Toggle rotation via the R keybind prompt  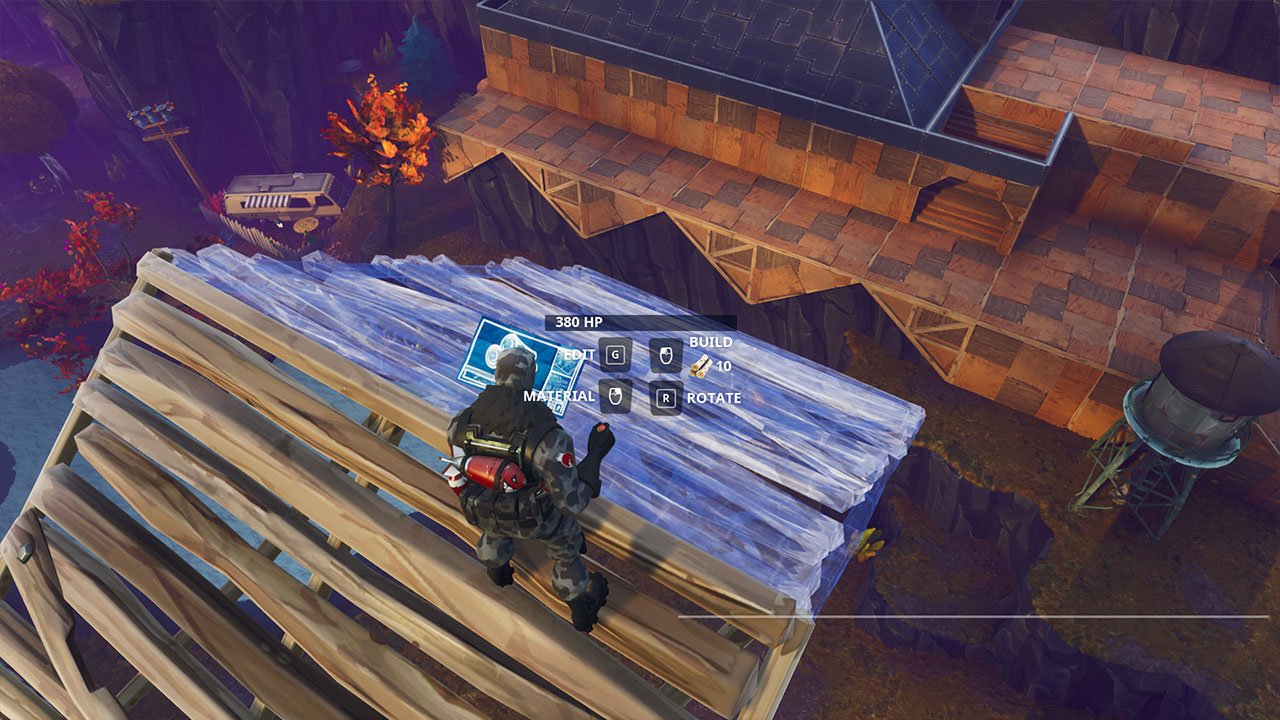coord(666,398)
